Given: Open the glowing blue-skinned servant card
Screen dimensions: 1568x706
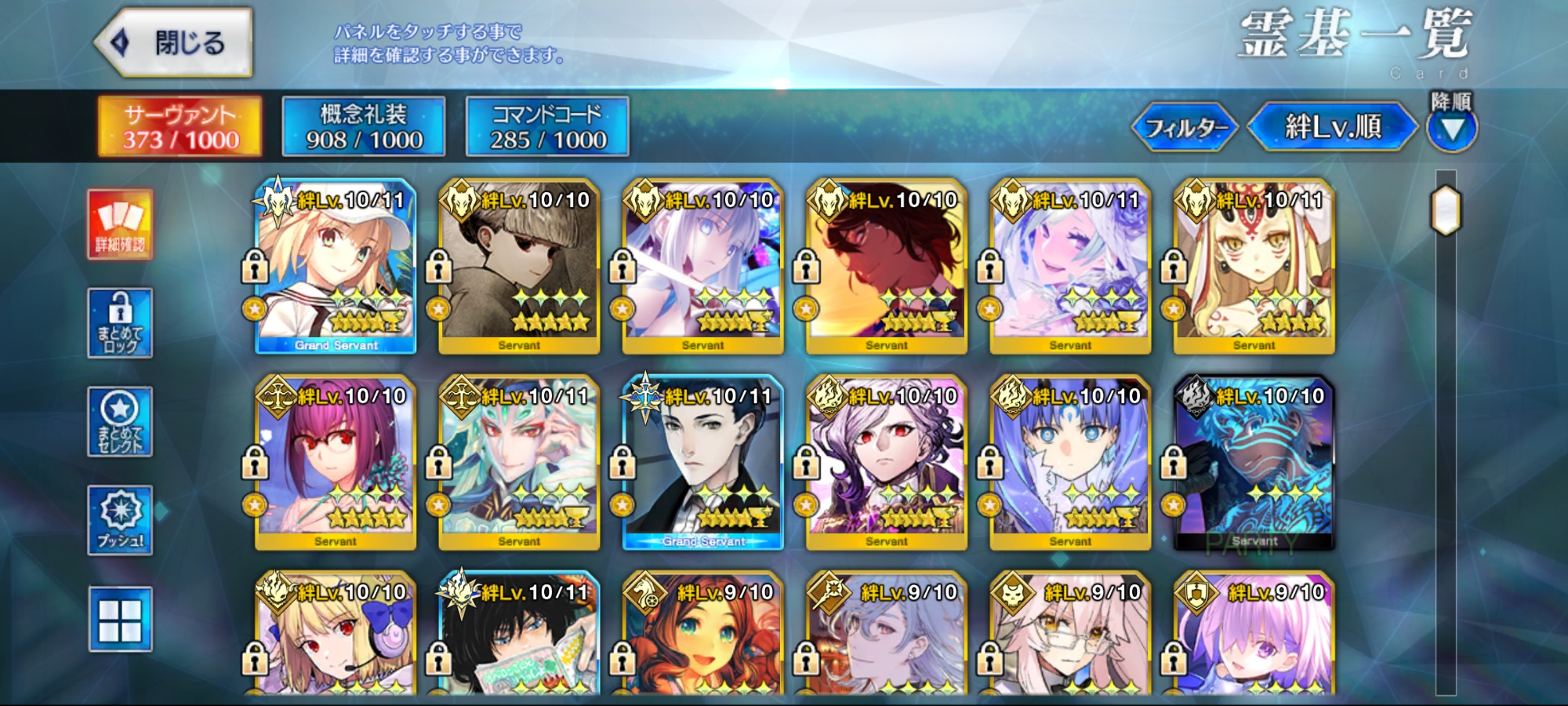Looking at the screenshot, I should tap(1254, 463).
